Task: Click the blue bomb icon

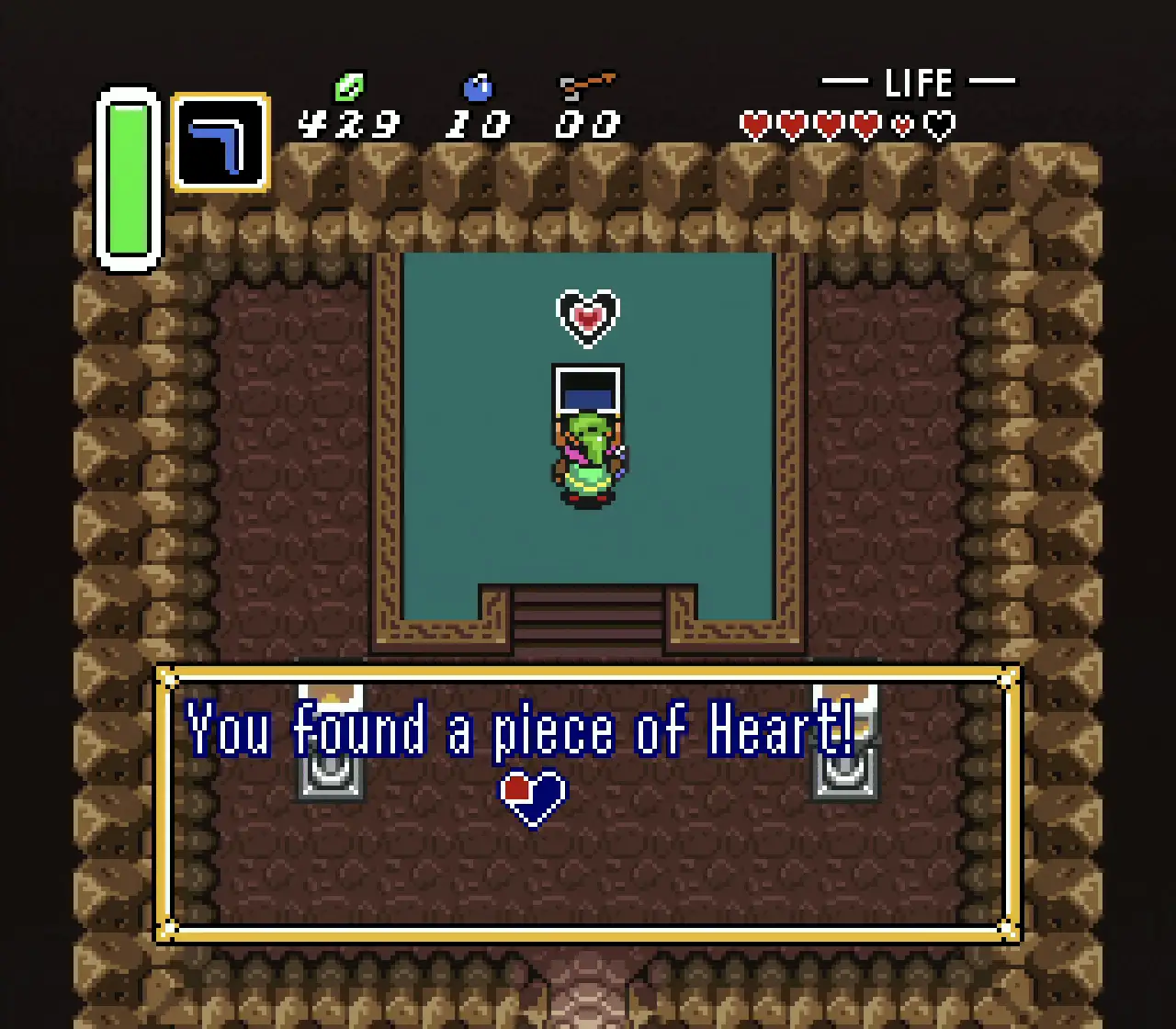Action: [x=477, y=87]
